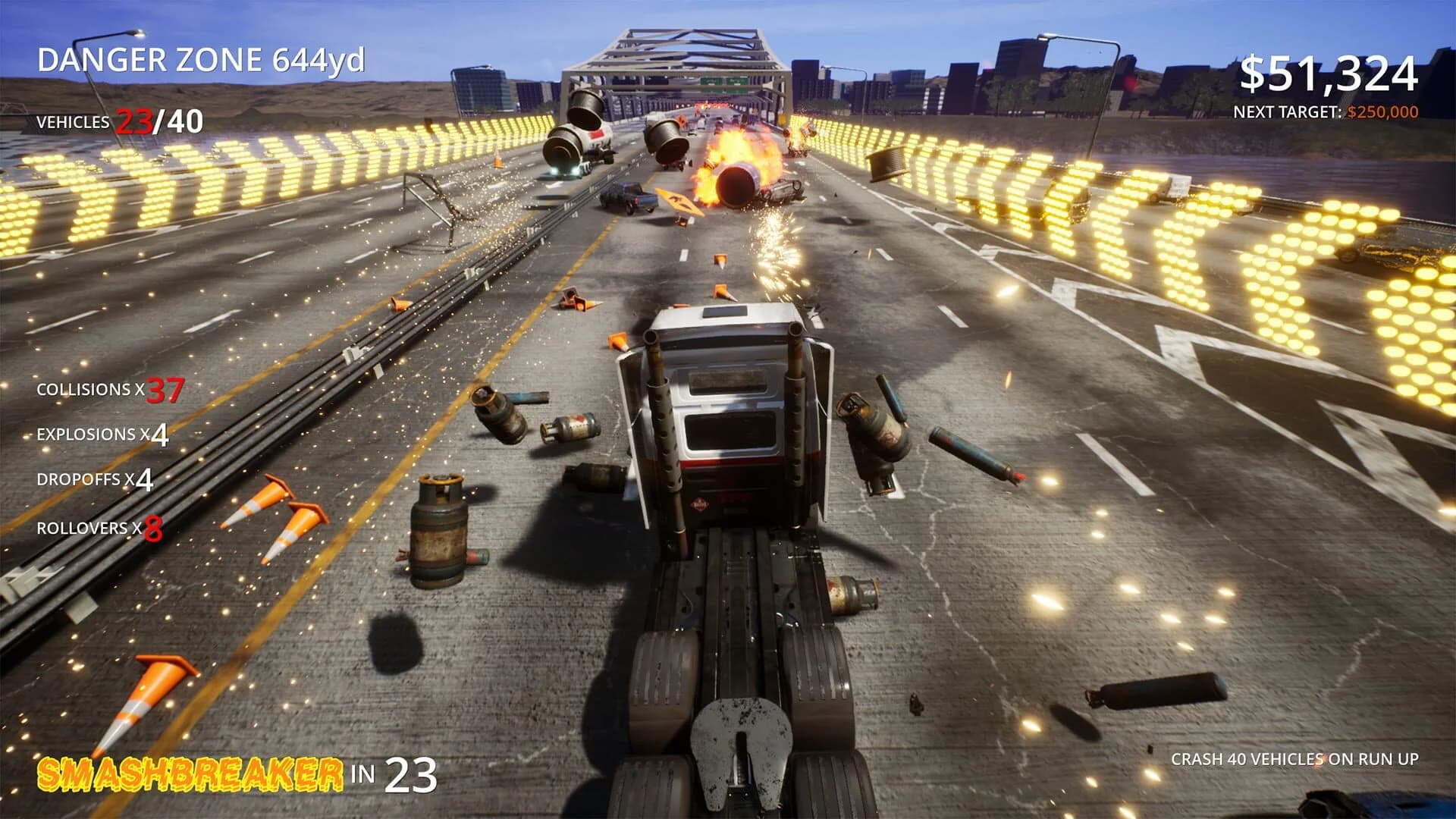Select the DROPOFFS X4 stat indicator
1456x819 pixels.
pyautogui.click(x=95, y=481)
